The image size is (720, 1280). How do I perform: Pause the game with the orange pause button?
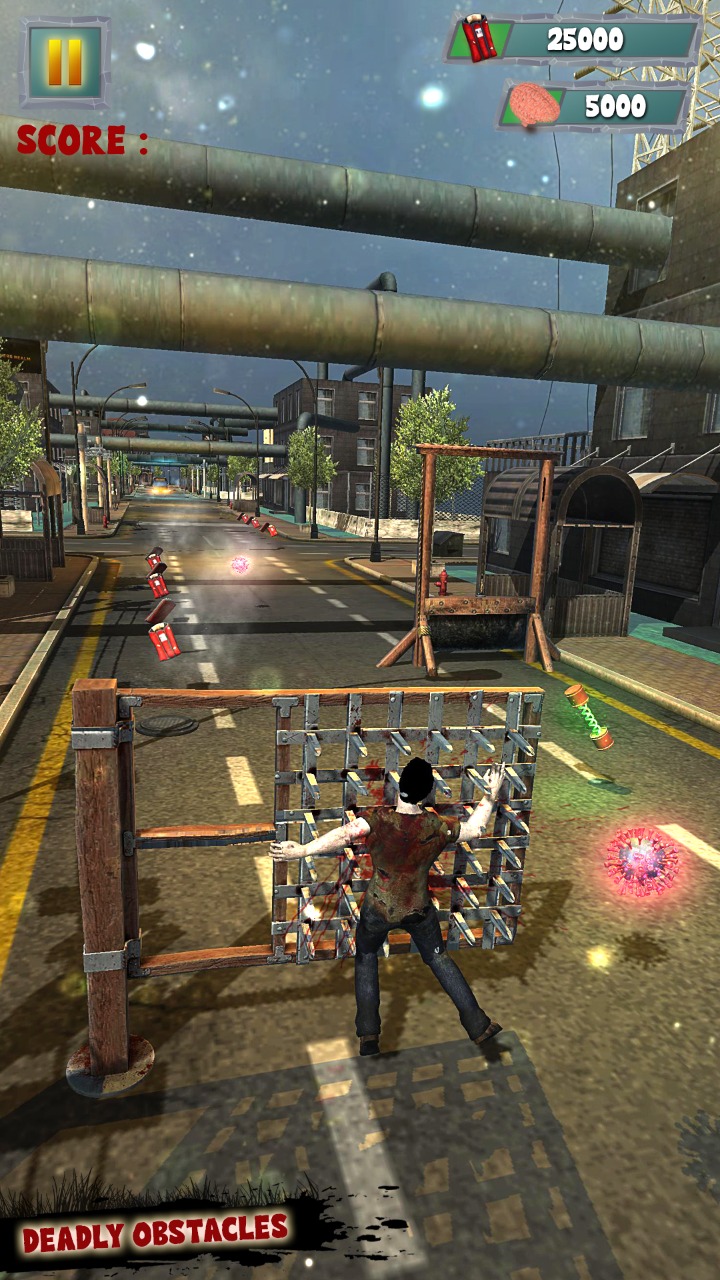point(65,62)
